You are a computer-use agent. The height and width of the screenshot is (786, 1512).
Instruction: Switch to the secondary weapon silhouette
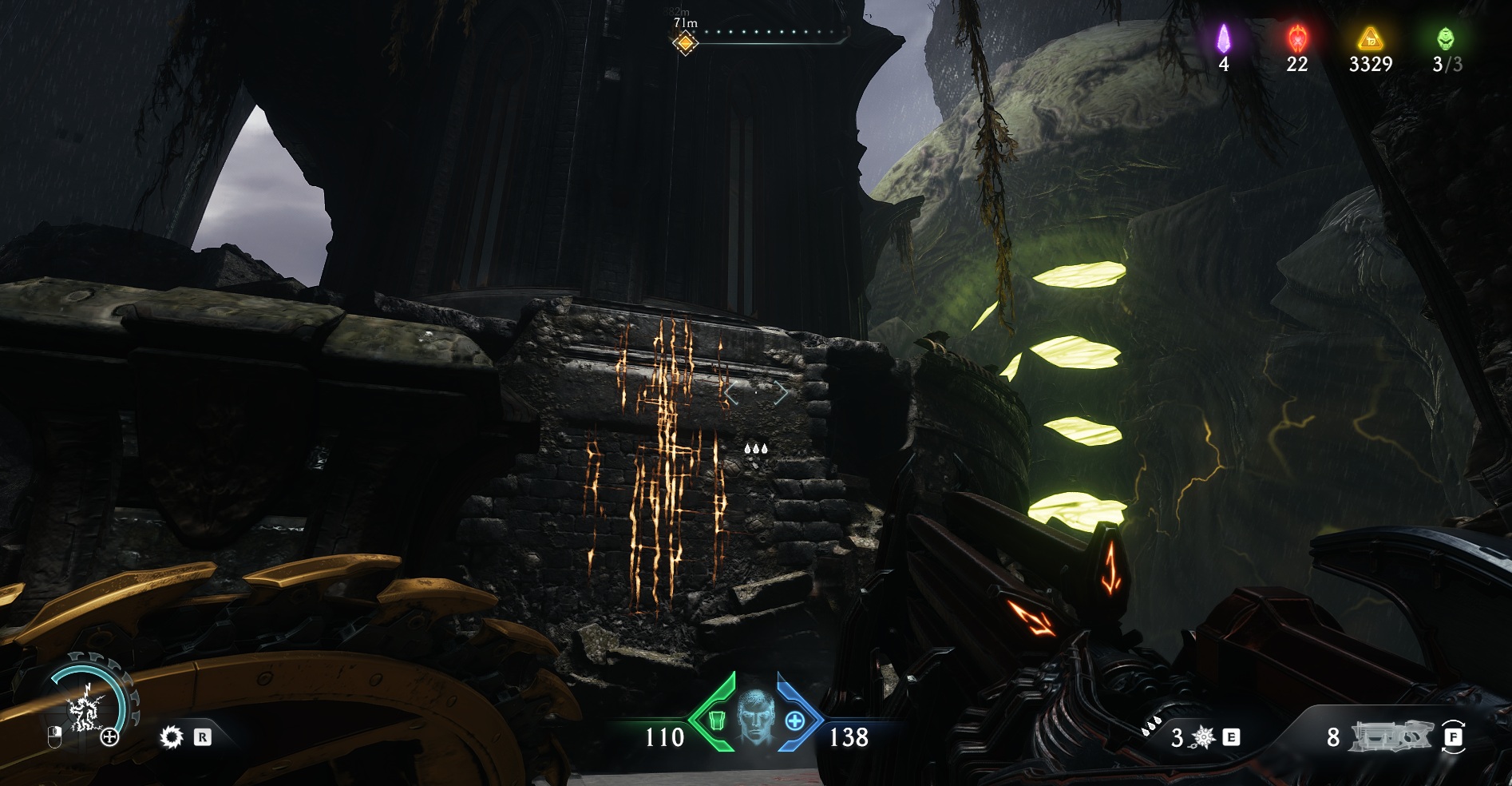click(1390, 736)
